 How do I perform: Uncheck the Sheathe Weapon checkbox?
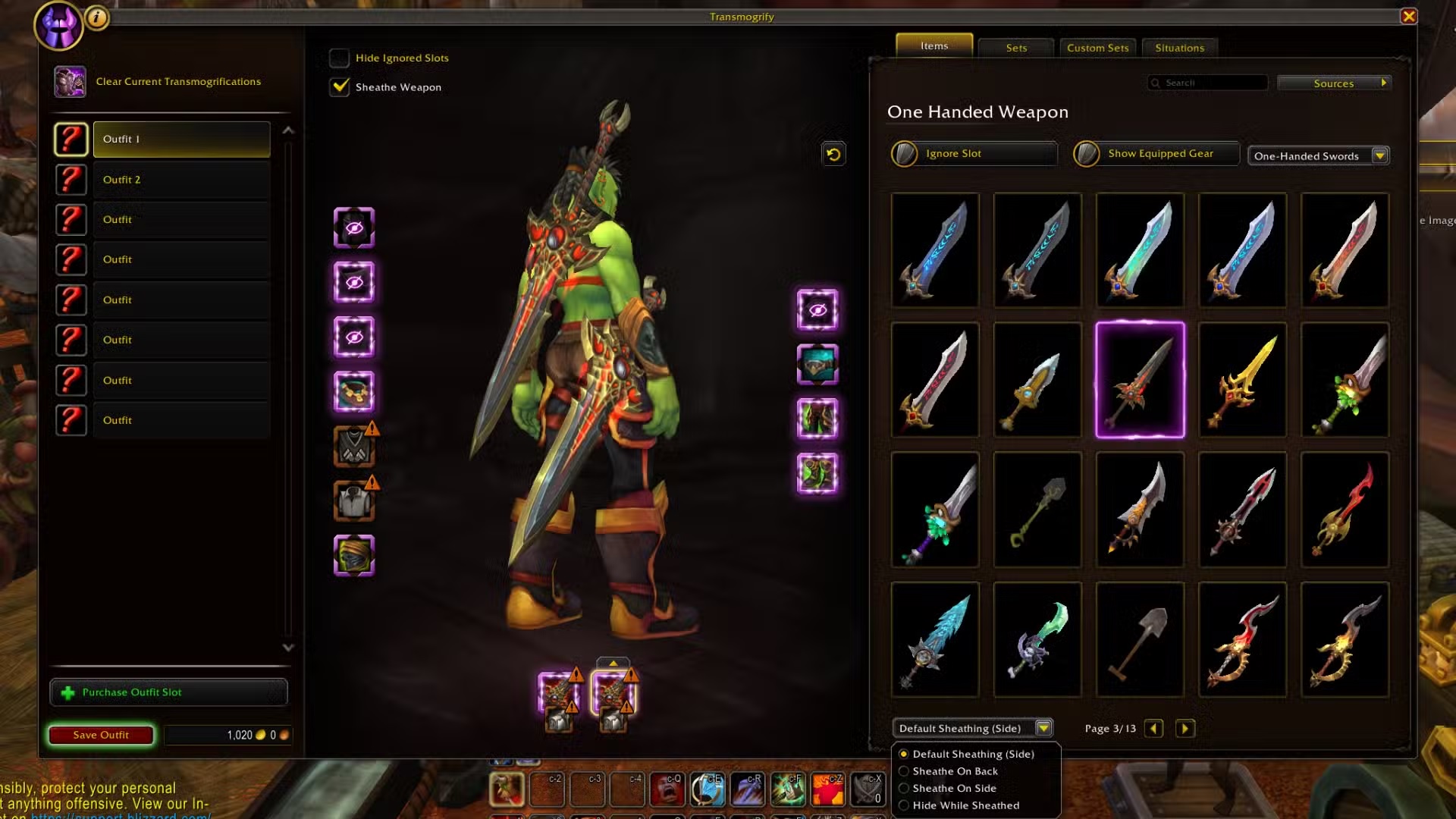pos(340,87)
